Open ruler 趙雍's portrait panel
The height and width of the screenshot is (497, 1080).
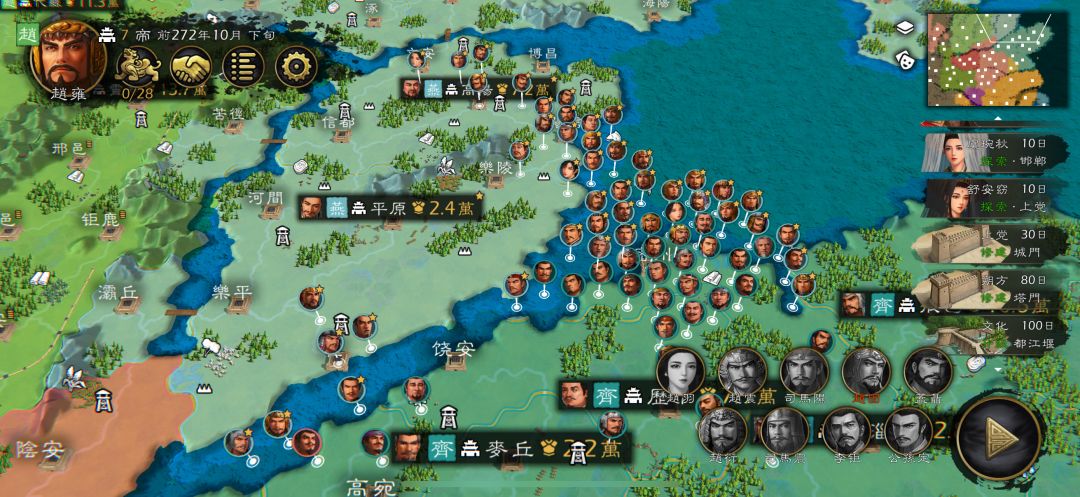(x=67, y=57)
